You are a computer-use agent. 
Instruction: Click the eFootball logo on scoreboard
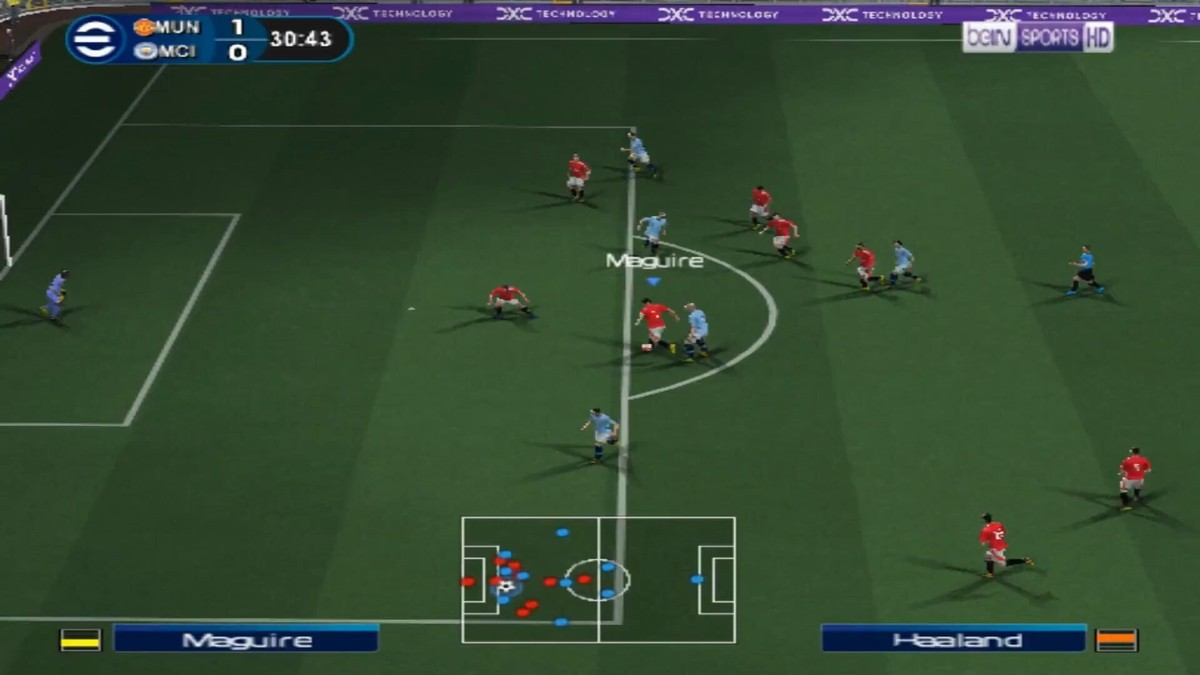[x=96, y=40]
